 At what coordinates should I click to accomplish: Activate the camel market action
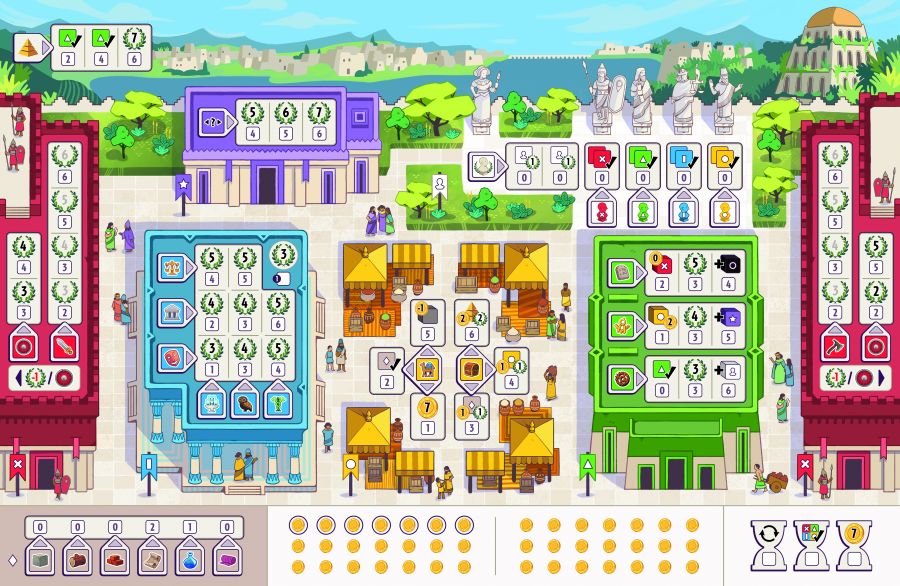tap(427, 369)
